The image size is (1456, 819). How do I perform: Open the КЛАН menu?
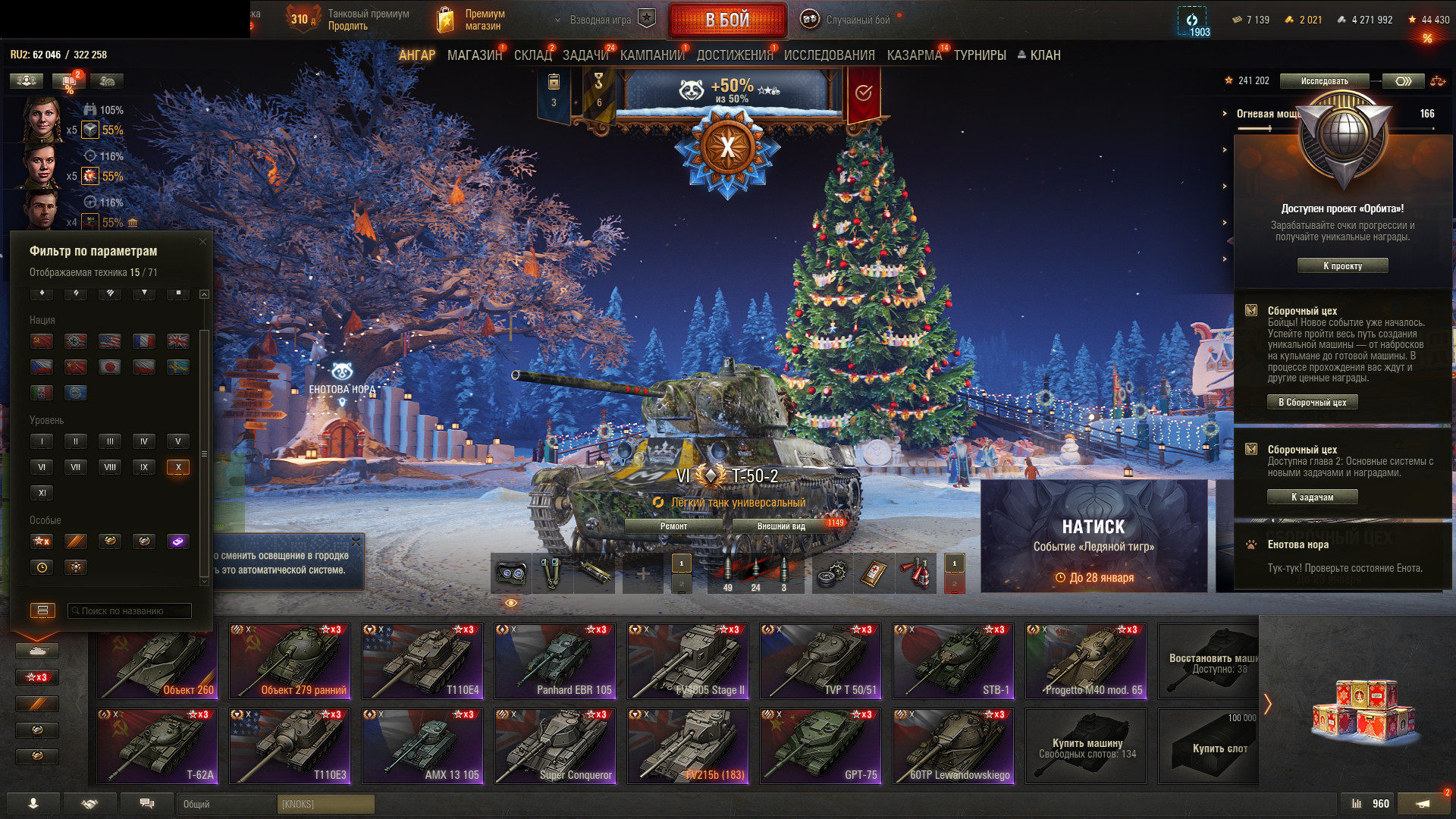coord(1039,55)
